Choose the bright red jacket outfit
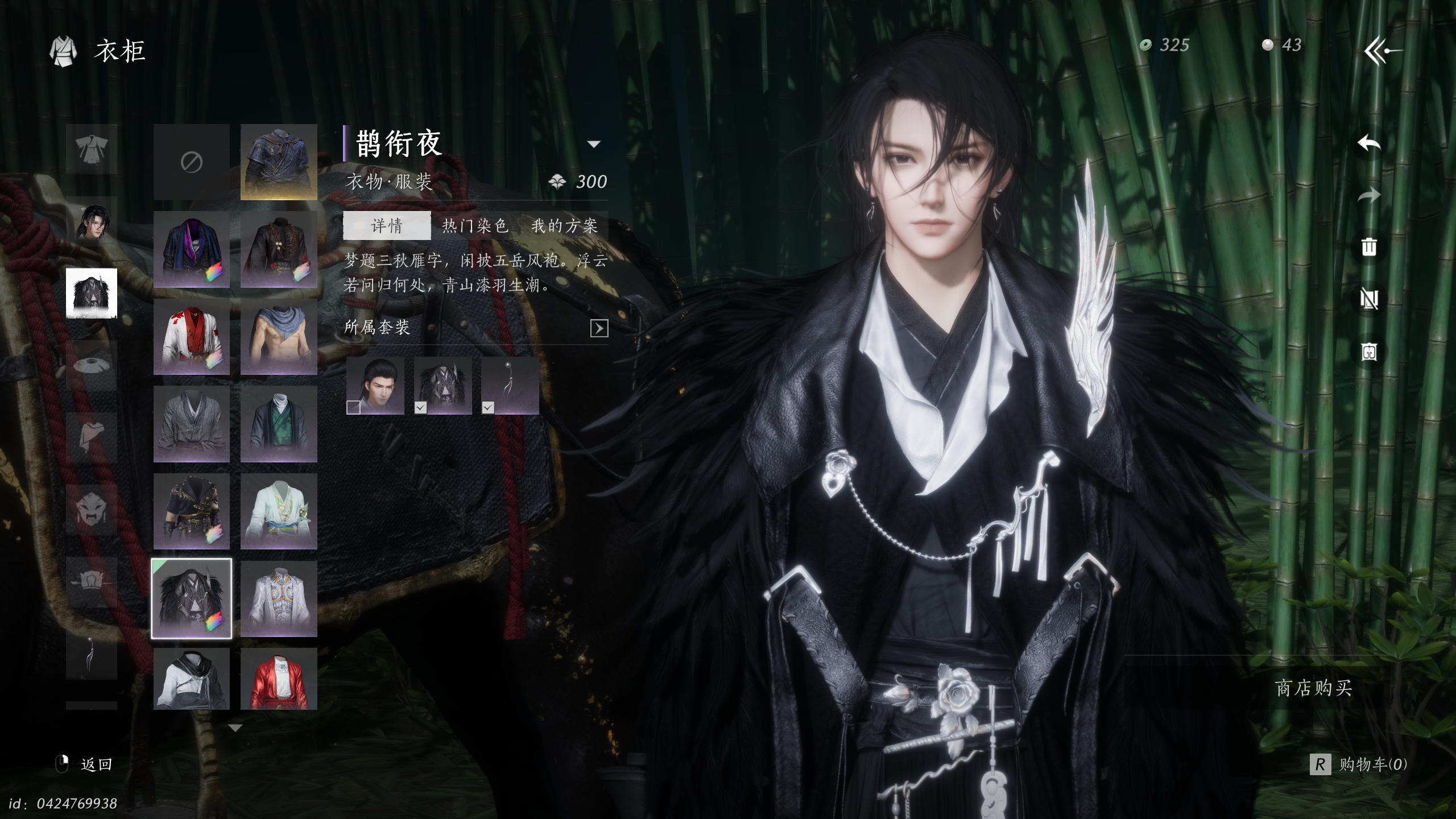Image resolution: width=1456 pixels, height=819 pixels. pos(279,680)
